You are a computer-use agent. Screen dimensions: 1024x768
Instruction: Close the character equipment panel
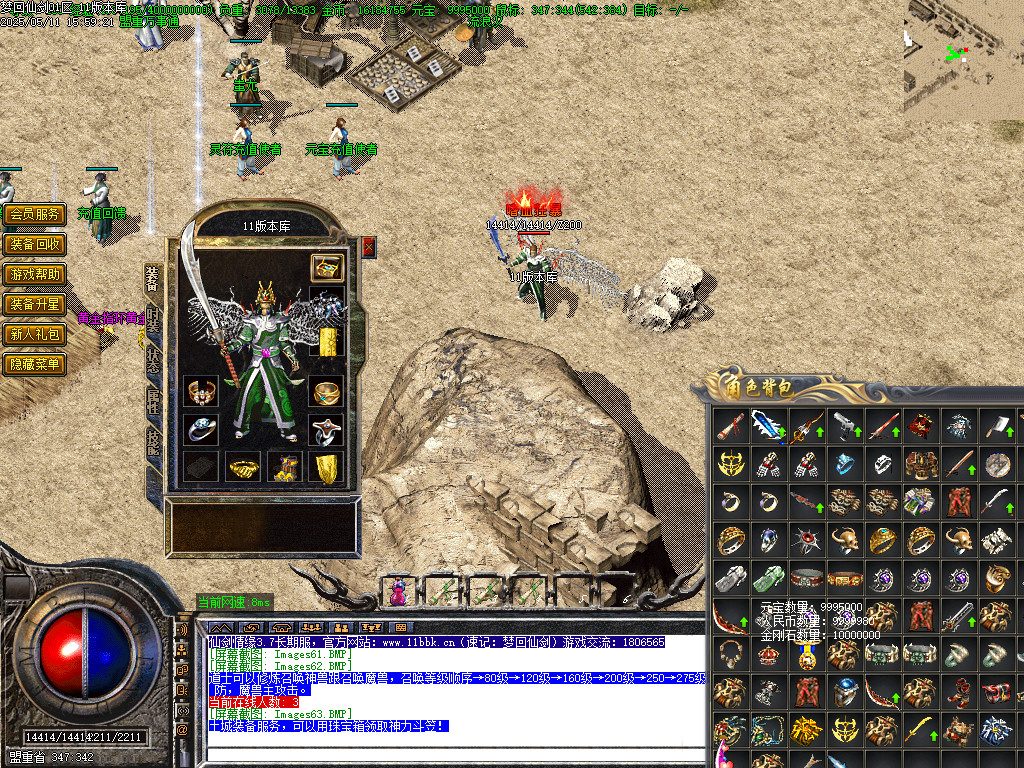(368, 247)
